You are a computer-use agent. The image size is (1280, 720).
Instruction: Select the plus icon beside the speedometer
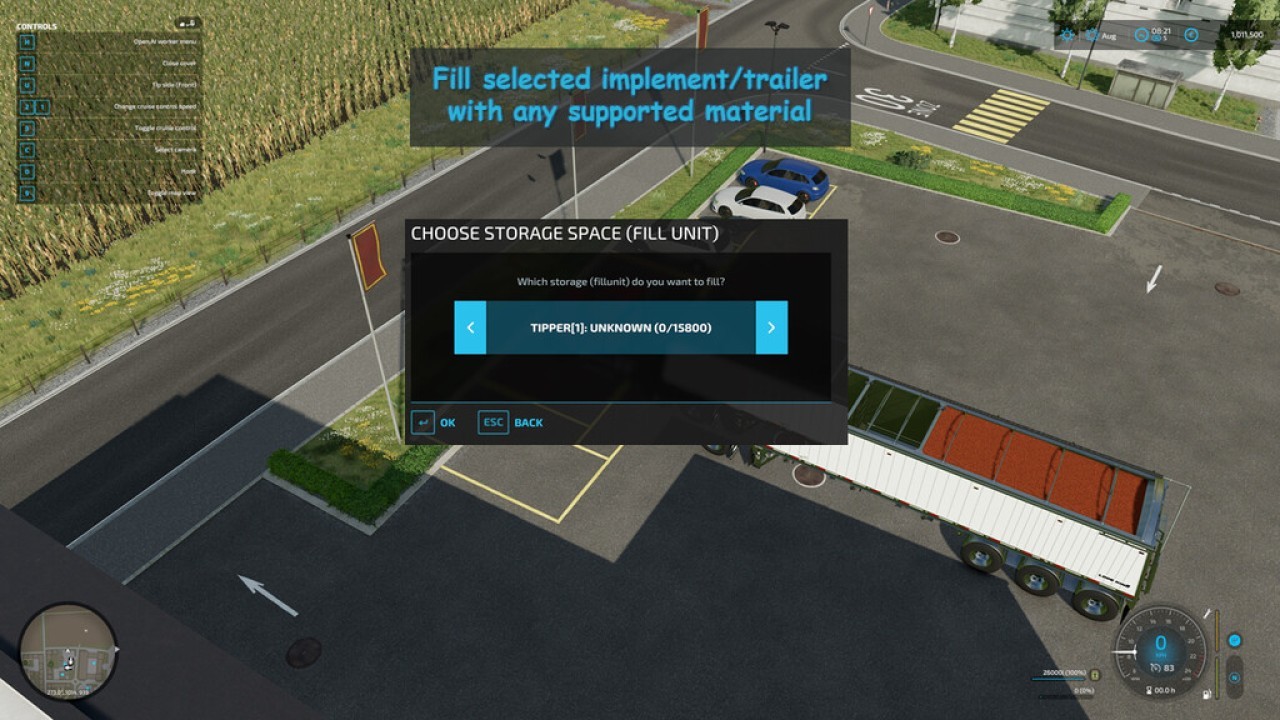[1235, 640]
